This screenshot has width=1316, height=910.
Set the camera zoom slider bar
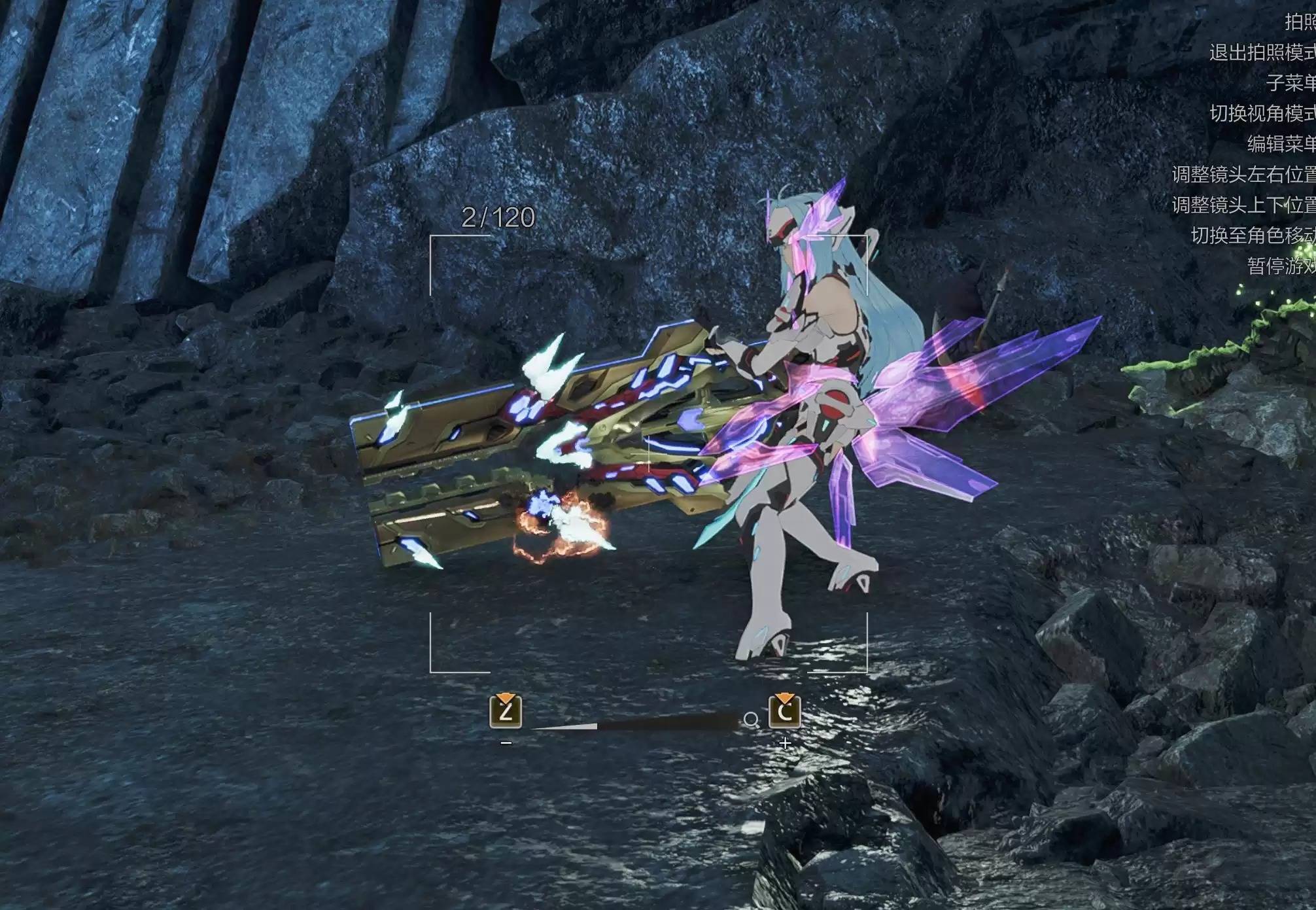click(x=634, y=723)
